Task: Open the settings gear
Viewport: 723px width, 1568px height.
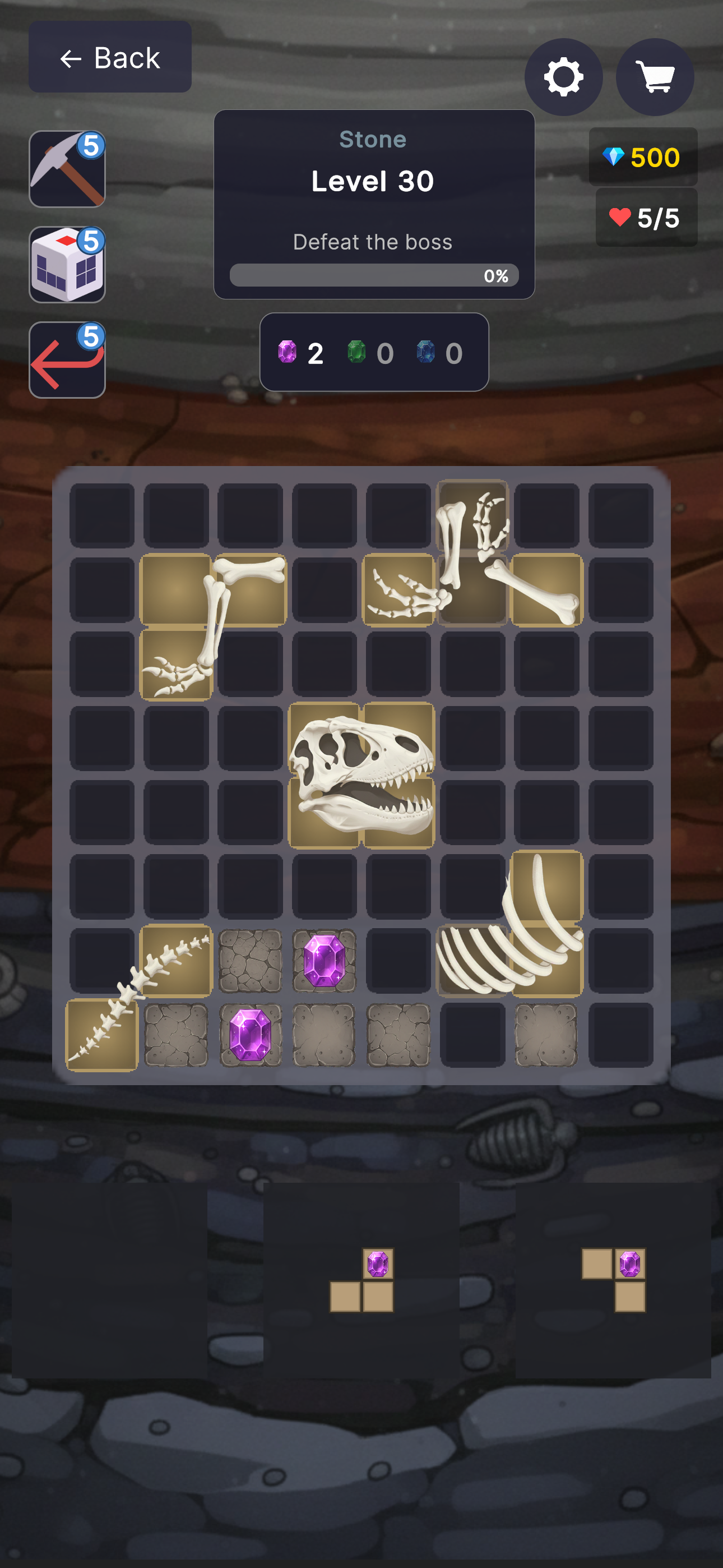Action: [564, 77]
